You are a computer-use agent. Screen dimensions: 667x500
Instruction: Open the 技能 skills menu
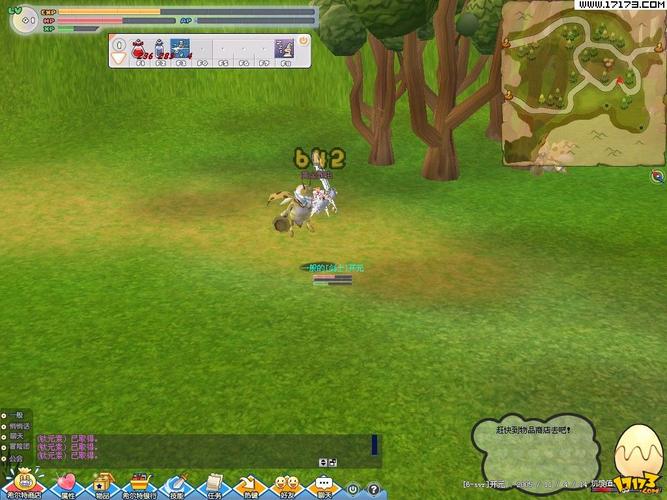177,484
